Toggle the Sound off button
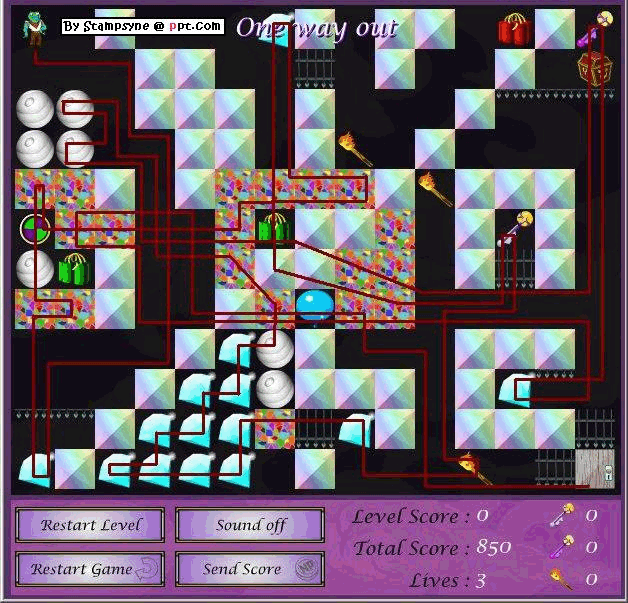 [x=250, y=525]
